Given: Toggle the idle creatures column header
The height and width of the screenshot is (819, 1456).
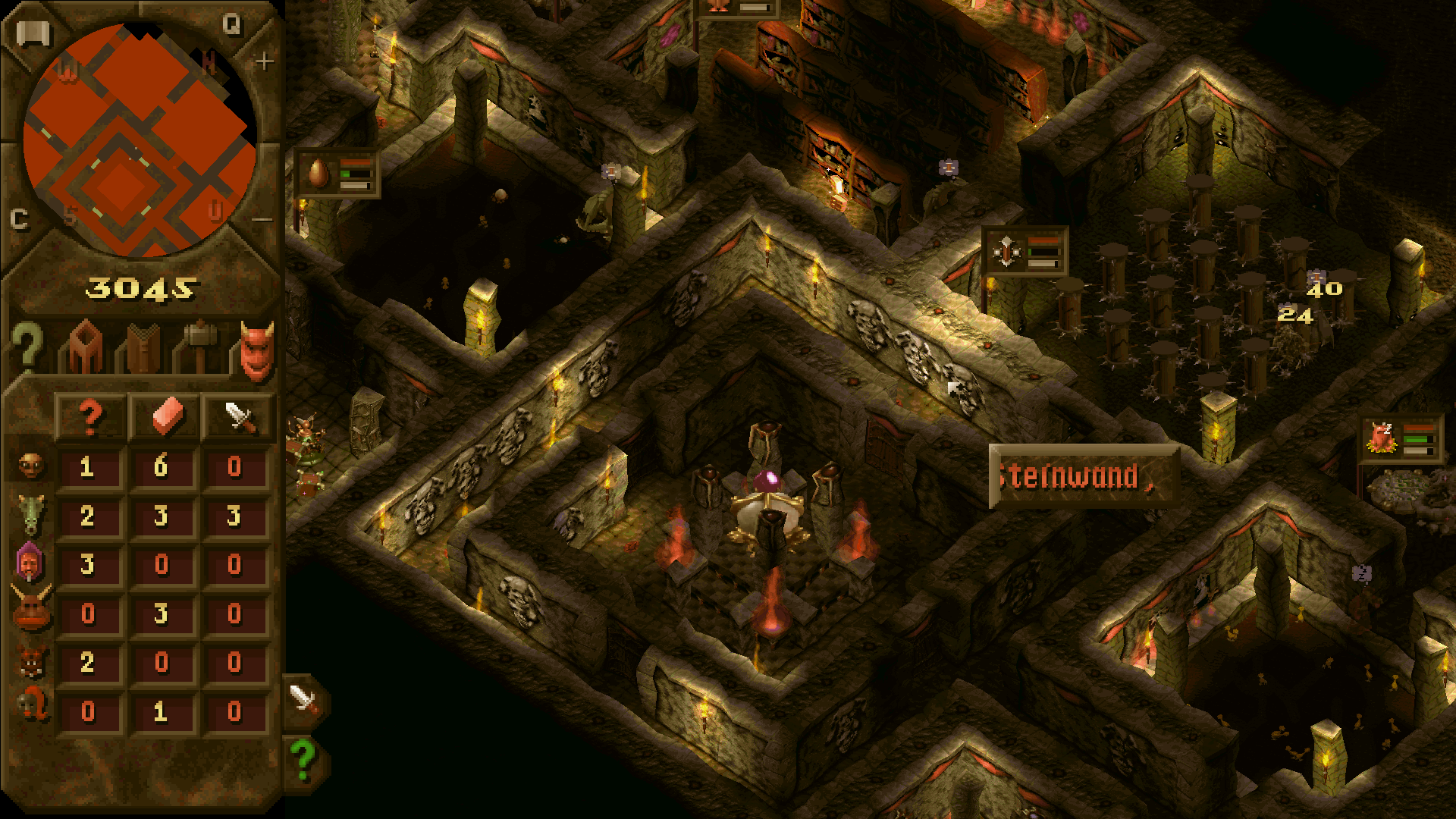Looking at the screenshot, I should [89, 413].
